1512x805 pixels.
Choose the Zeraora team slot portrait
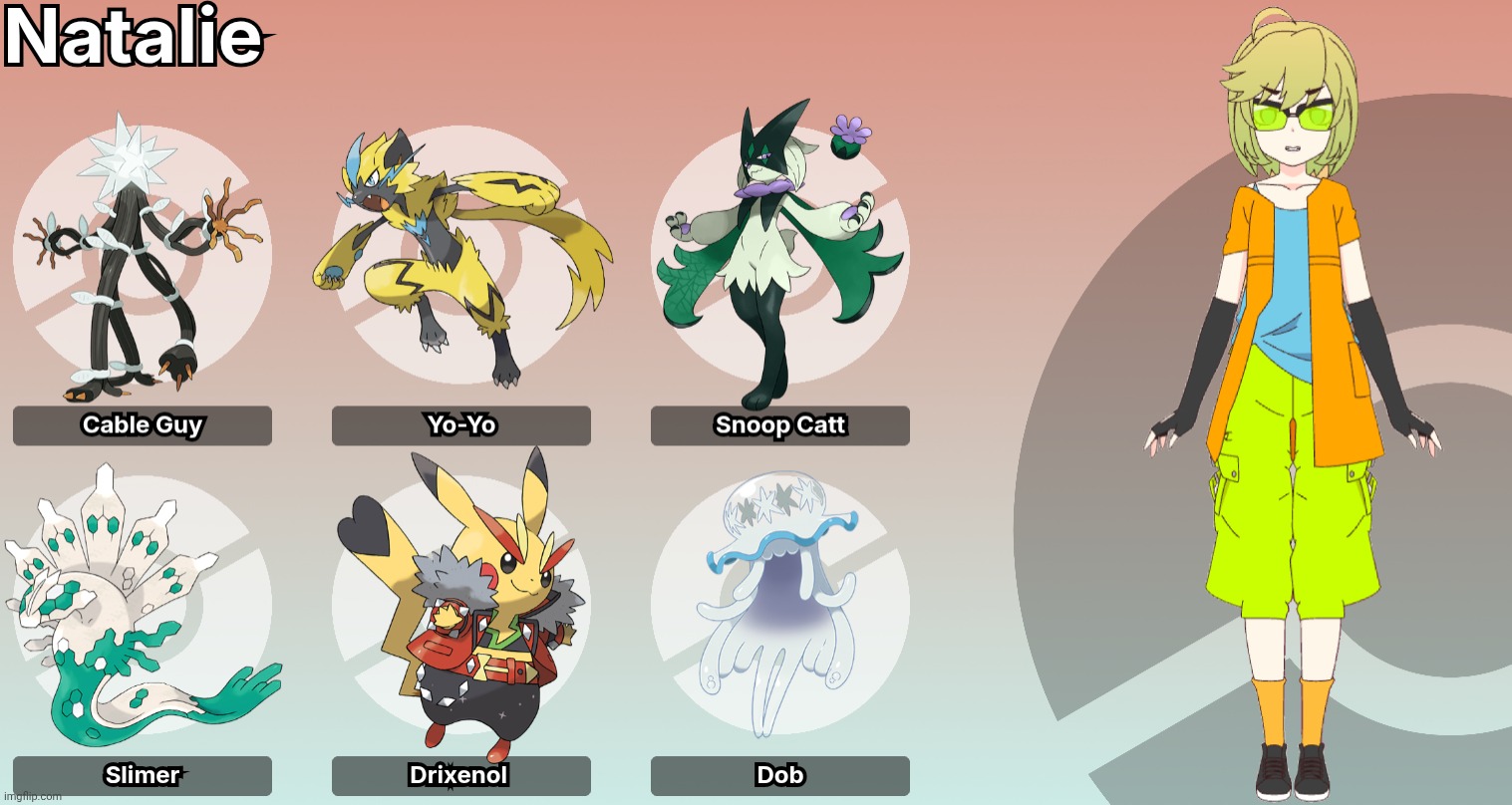coord(460,259)
